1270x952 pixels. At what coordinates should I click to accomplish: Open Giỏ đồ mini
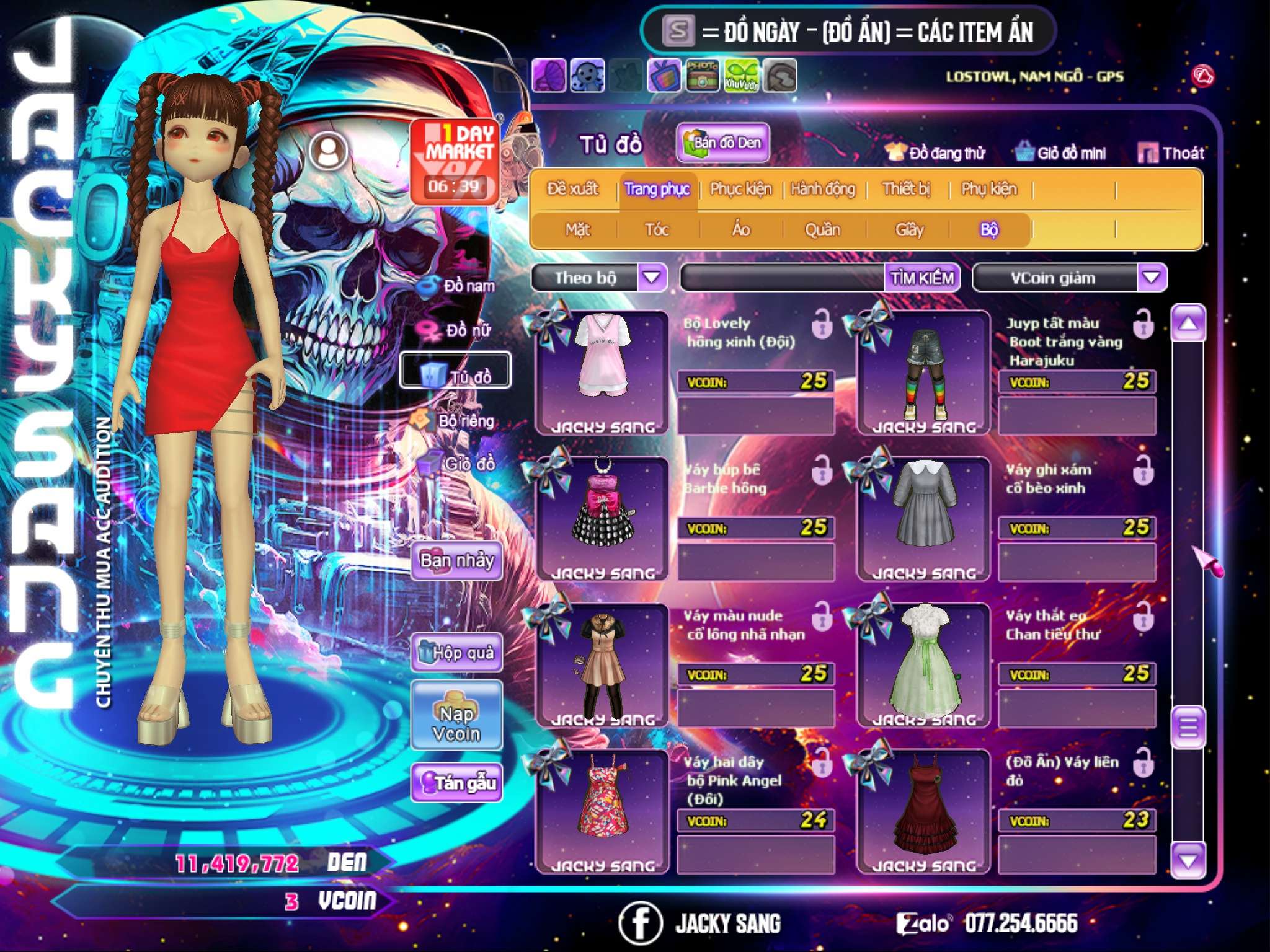1062,153
